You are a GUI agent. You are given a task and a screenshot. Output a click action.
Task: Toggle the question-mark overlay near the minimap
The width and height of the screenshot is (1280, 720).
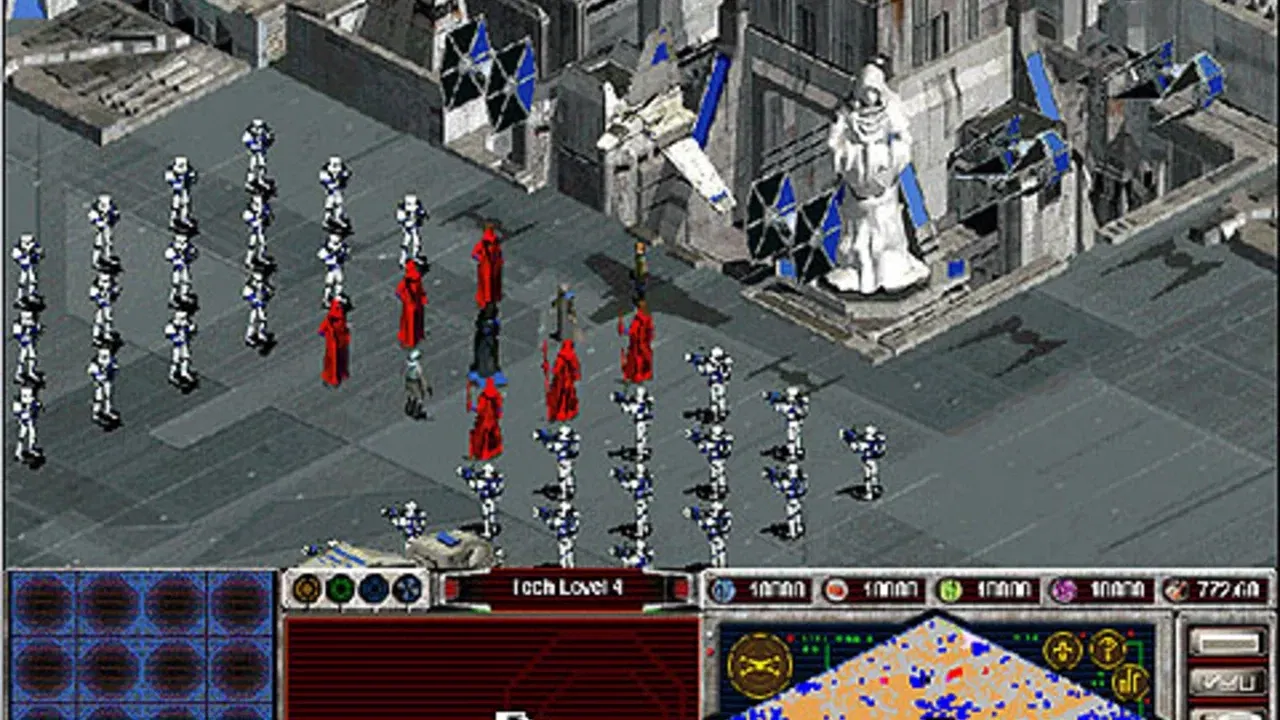point(1107,650)
